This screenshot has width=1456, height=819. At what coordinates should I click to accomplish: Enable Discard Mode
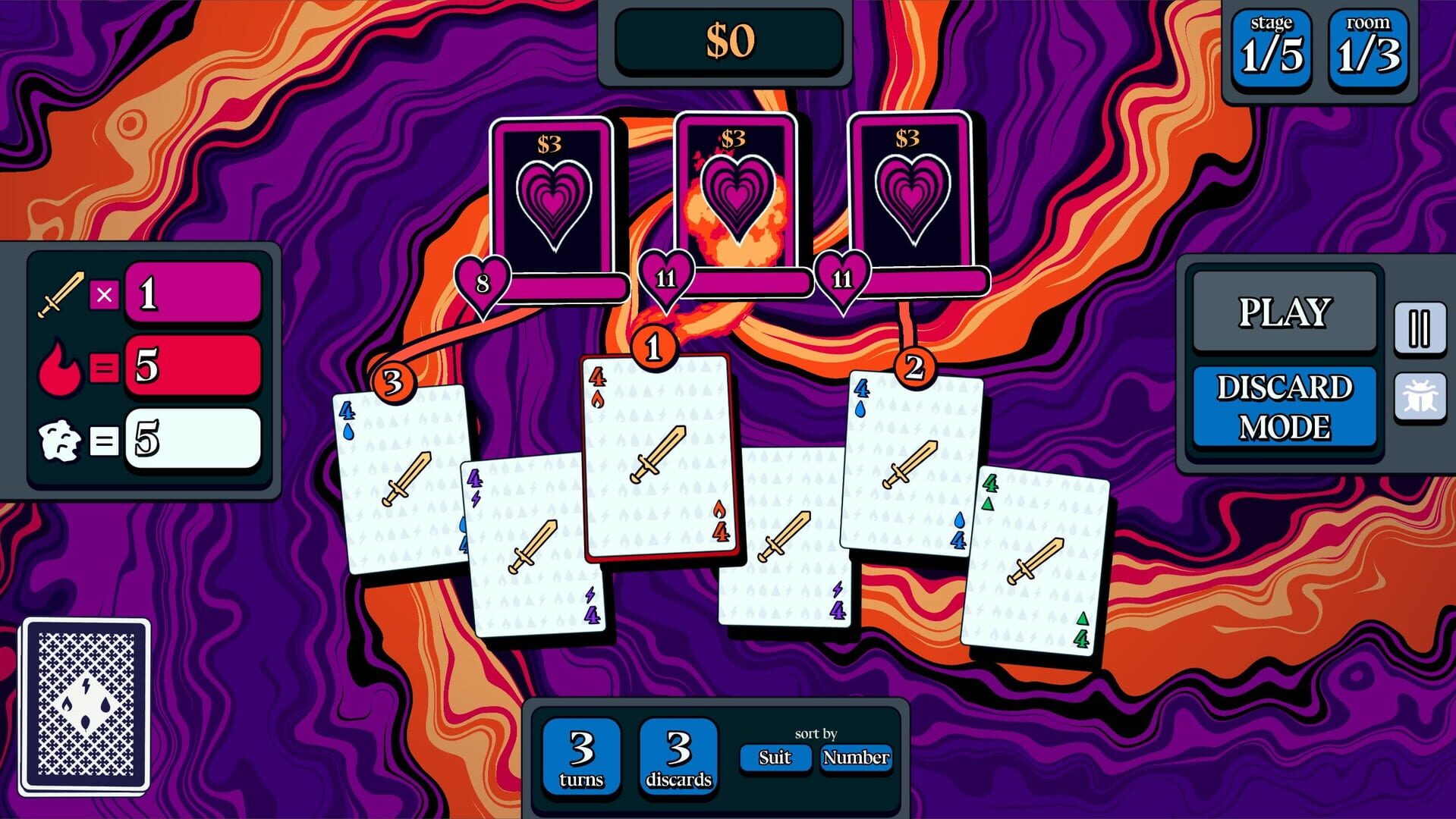1284,406
